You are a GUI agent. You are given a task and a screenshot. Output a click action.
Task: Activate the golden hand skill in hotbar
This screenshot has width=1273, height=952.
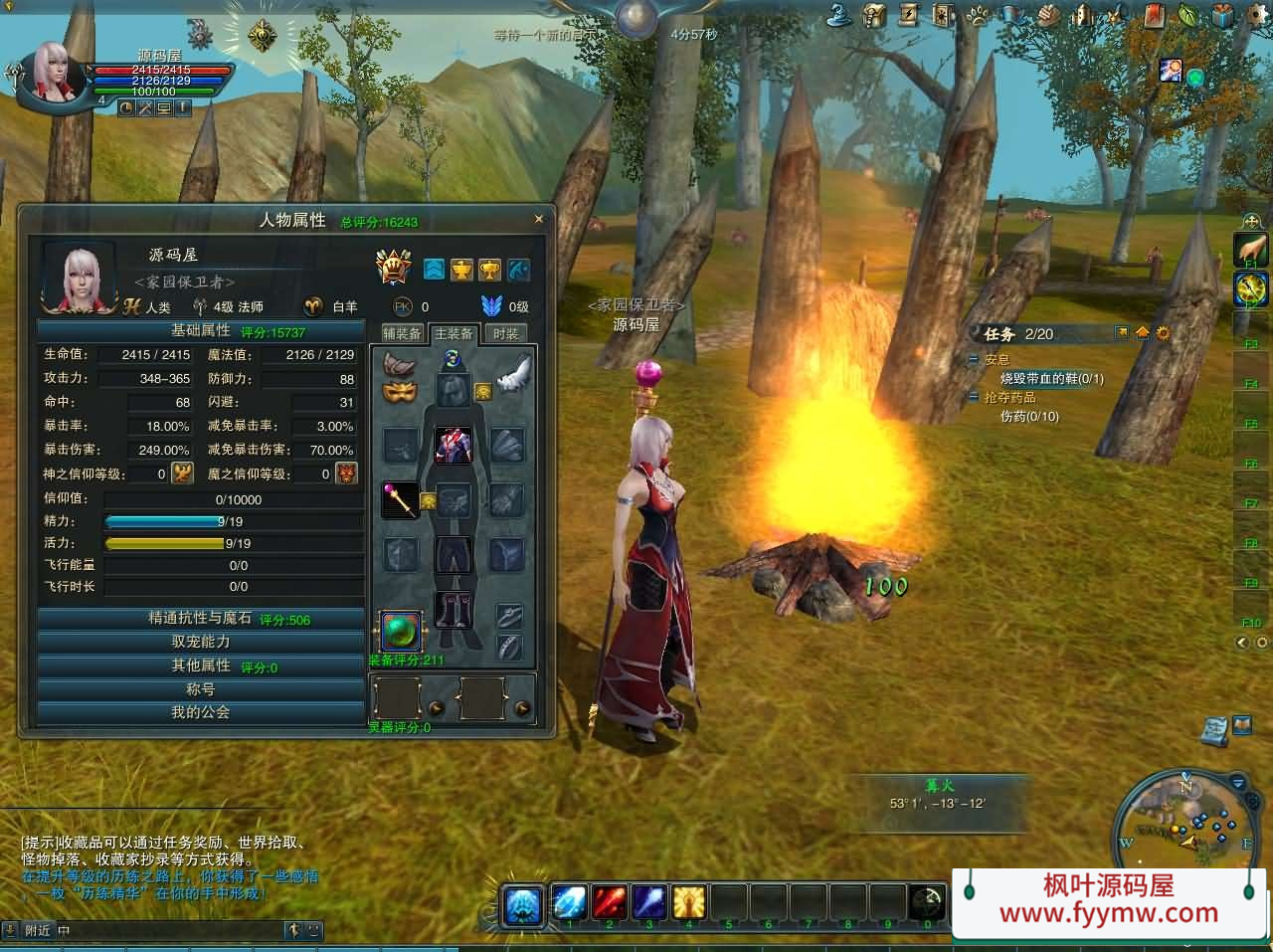tap(688, 902)
